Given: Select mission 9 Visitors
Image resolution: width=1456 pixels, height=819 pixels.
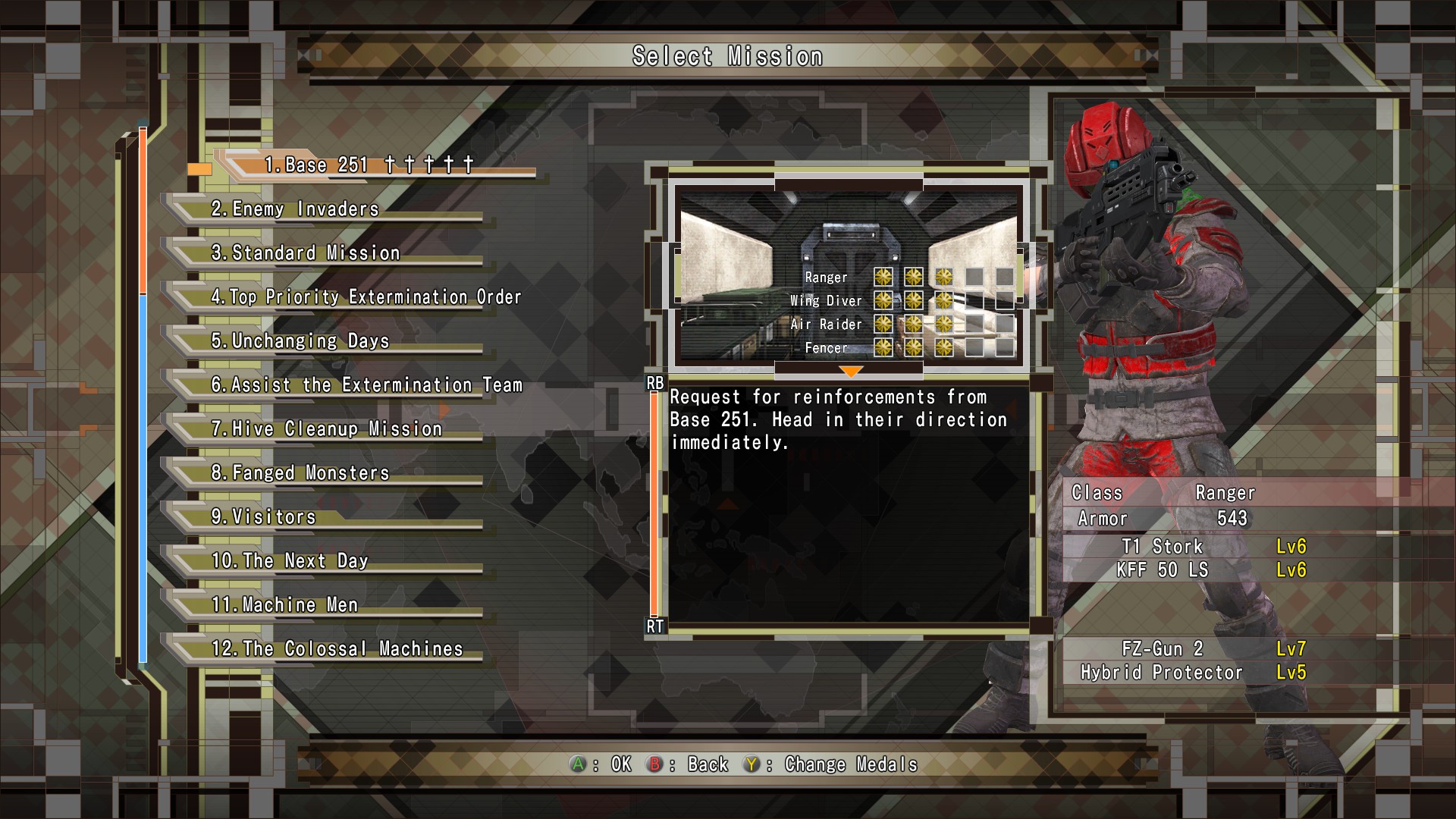Looking at the screenshot, I should [x=263, y=517].
